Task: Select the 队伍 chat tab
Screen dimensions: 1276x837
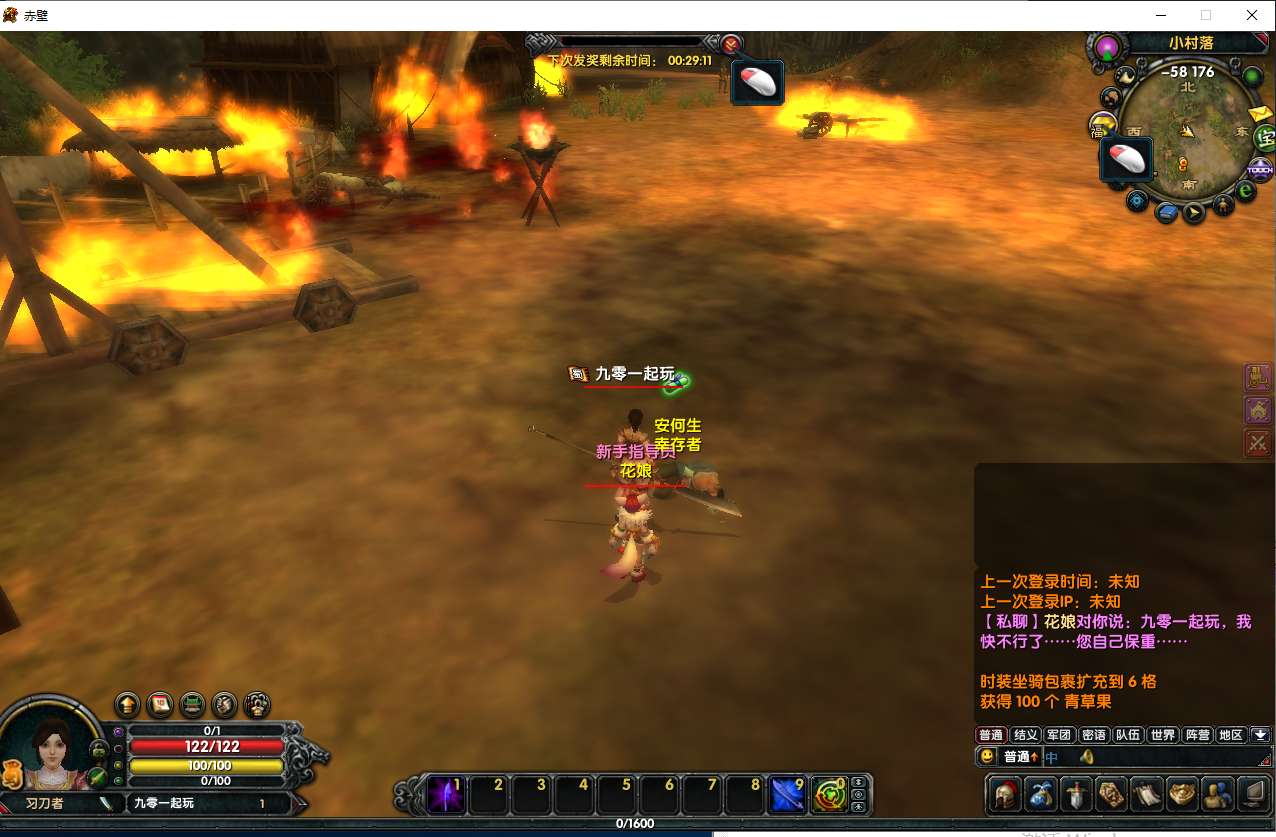Action: [x=1128, y=735]
